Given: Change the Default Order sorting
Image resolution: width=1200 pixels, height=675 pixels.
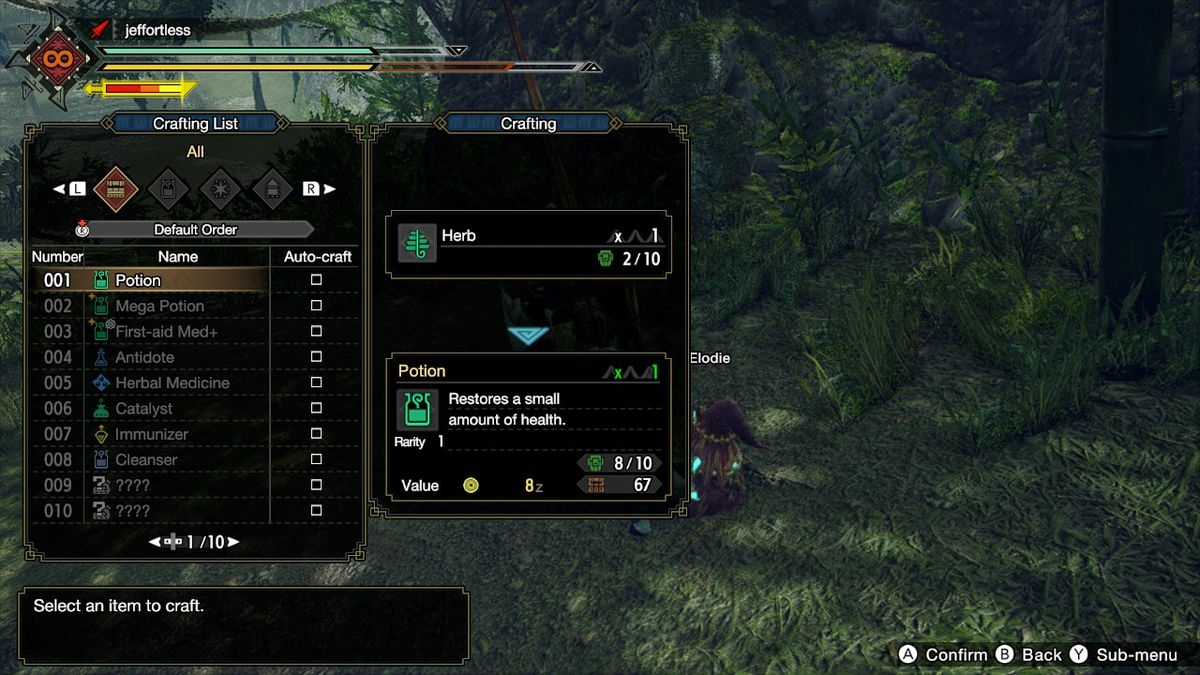Looking at the screenshot, I should [195, 229].
